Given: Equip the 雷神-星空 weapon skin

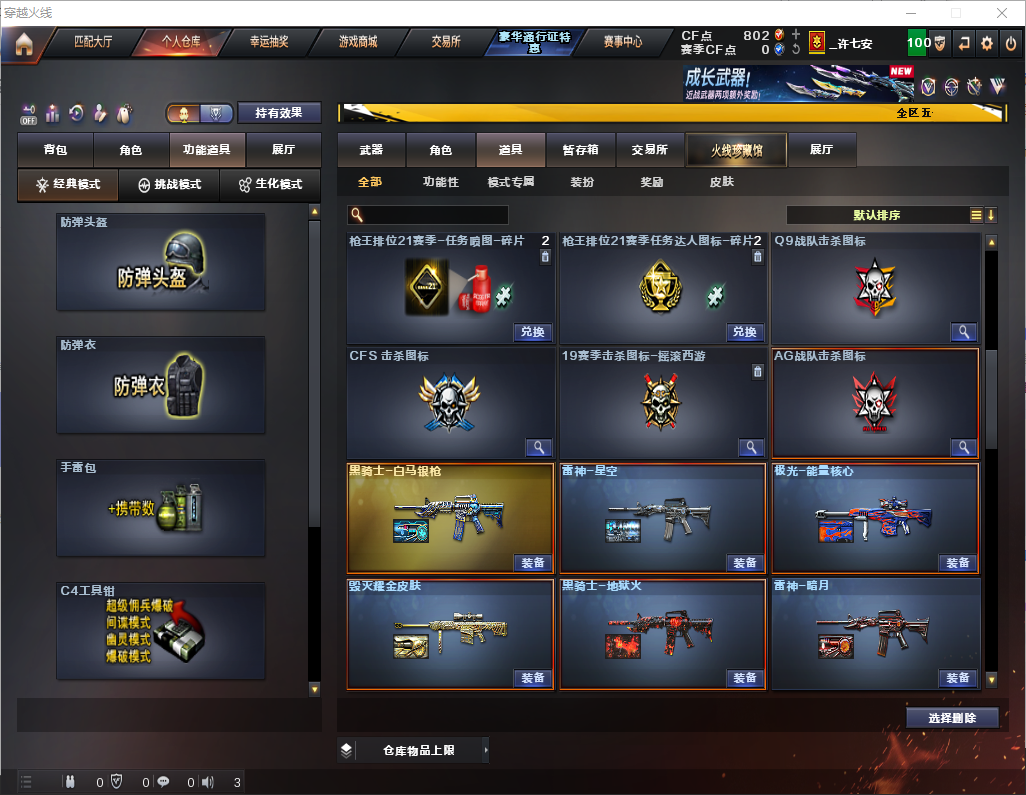Looking at the screenshot, I should 745,563.
